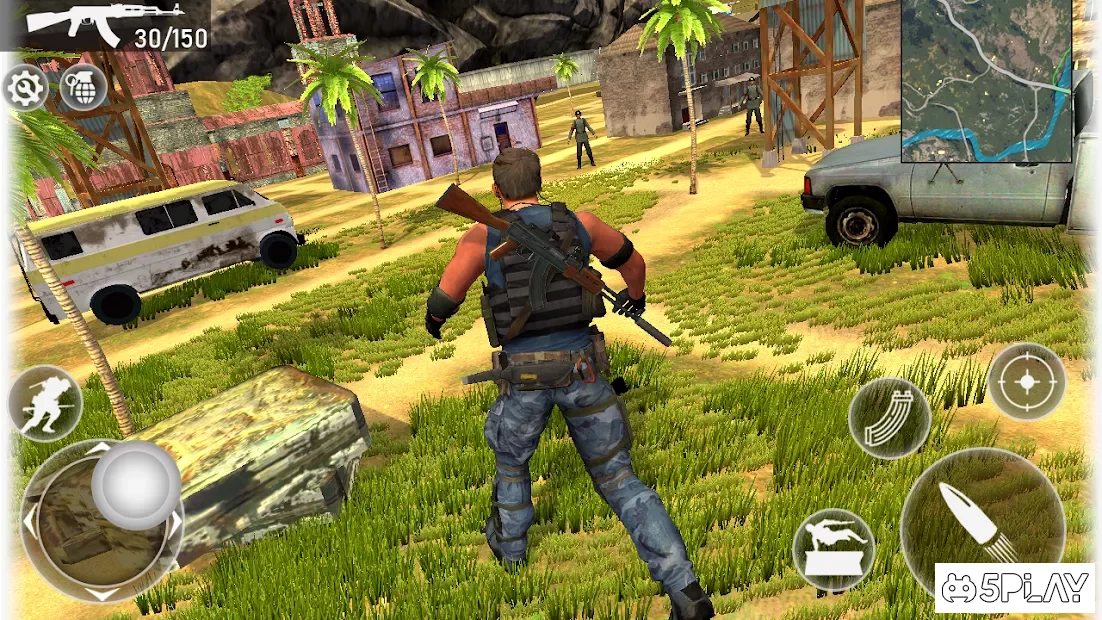
Task: Click the 5Play watermark logo
Action: click(x=1013, y=588)
